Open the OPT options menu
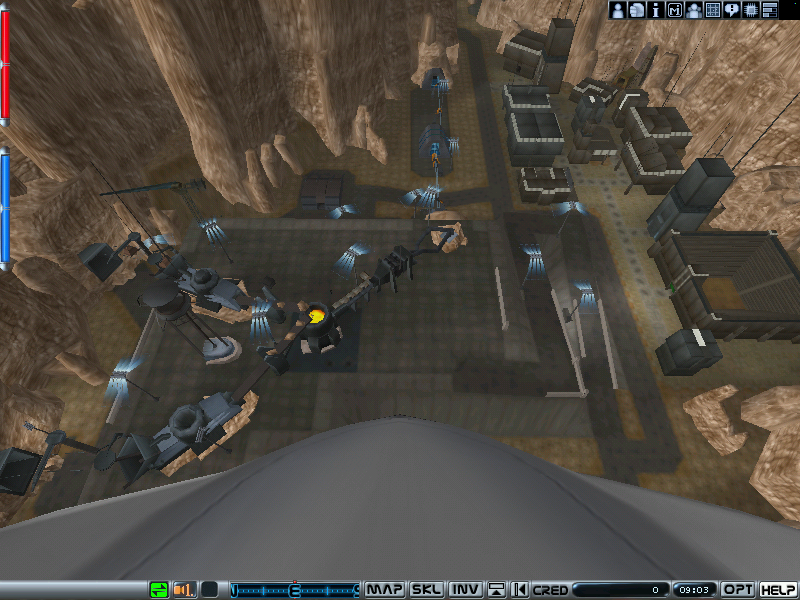This screenshot has width=800, height=600. pos(738,590)
